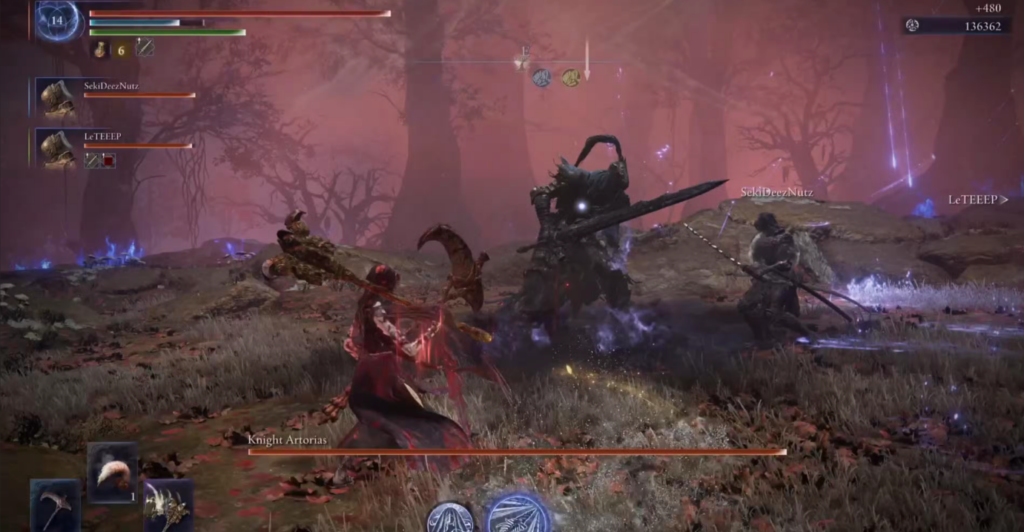The height and width of the screenshot is (532, 1024).
Task: Select LeTEEEP's party portrait
Action: point(58,148)
